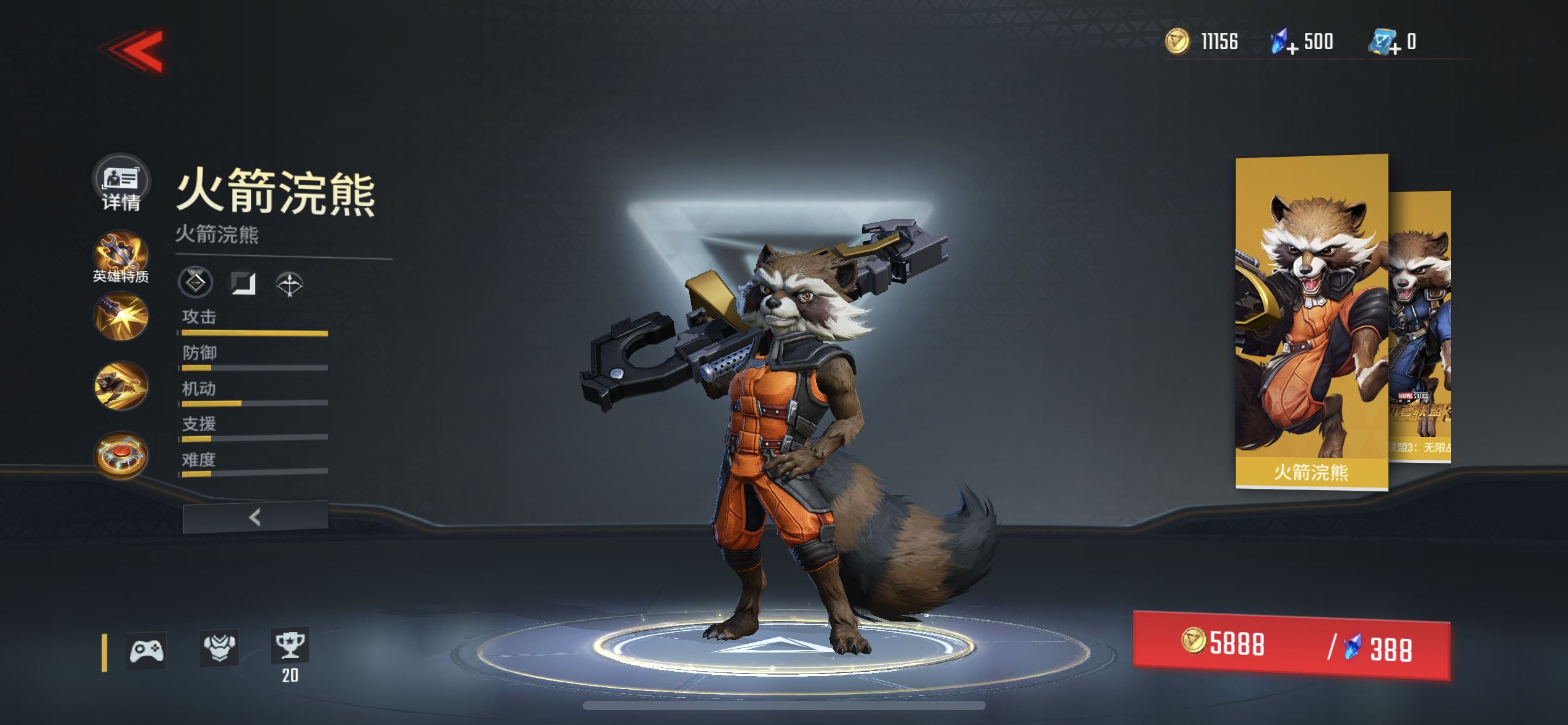This screenshot has width=1568, height=725.
Task: Toggle the square role badge next to rank
Action: (245, 283)
